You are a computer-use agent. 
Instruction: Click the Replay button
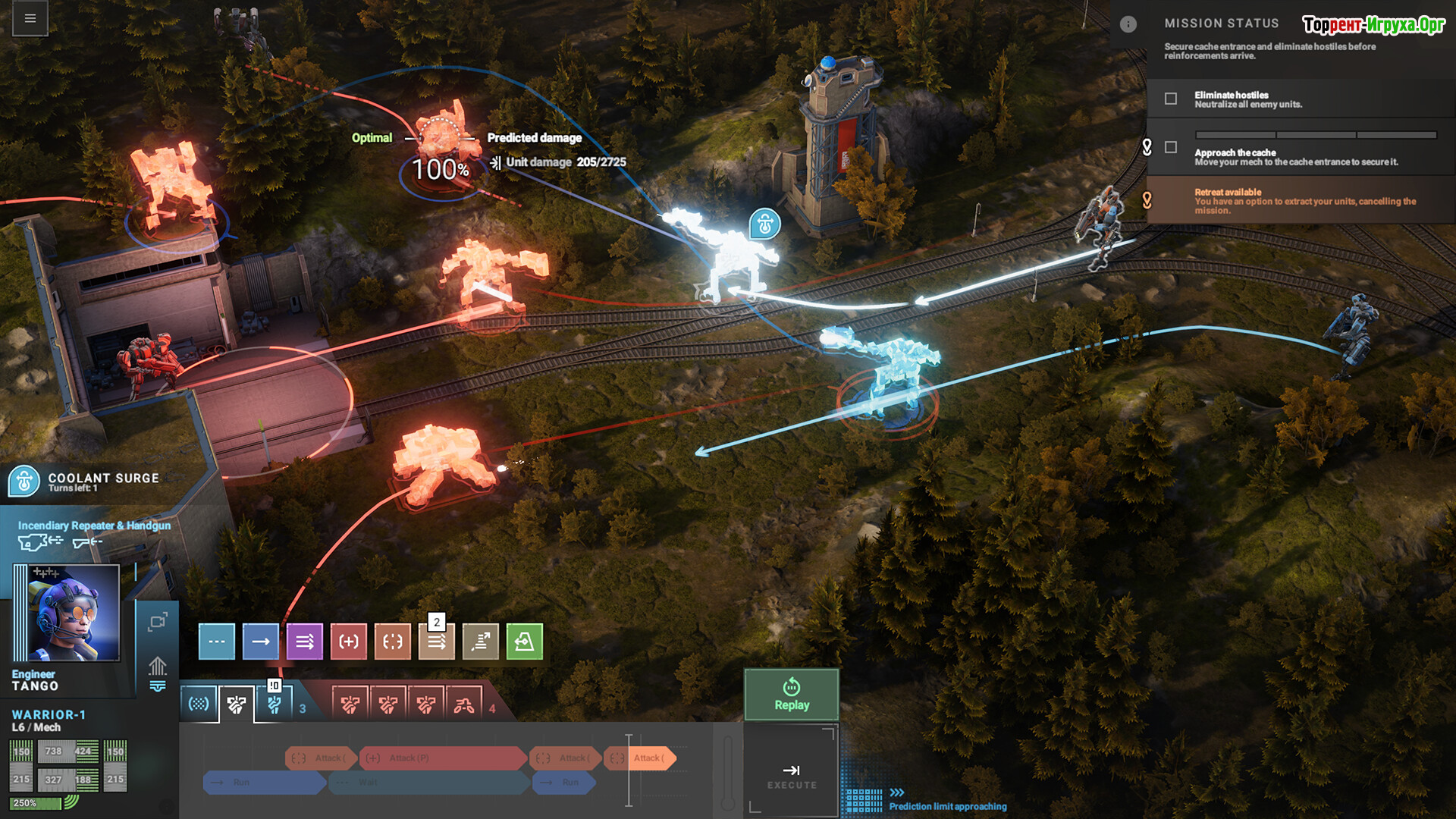tap(791, 695)
